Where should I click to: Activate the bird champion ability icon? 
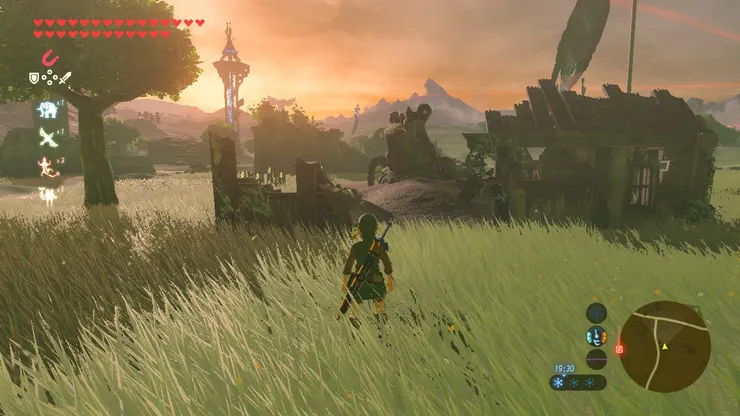pyautogui.click(x=48, y=137)
